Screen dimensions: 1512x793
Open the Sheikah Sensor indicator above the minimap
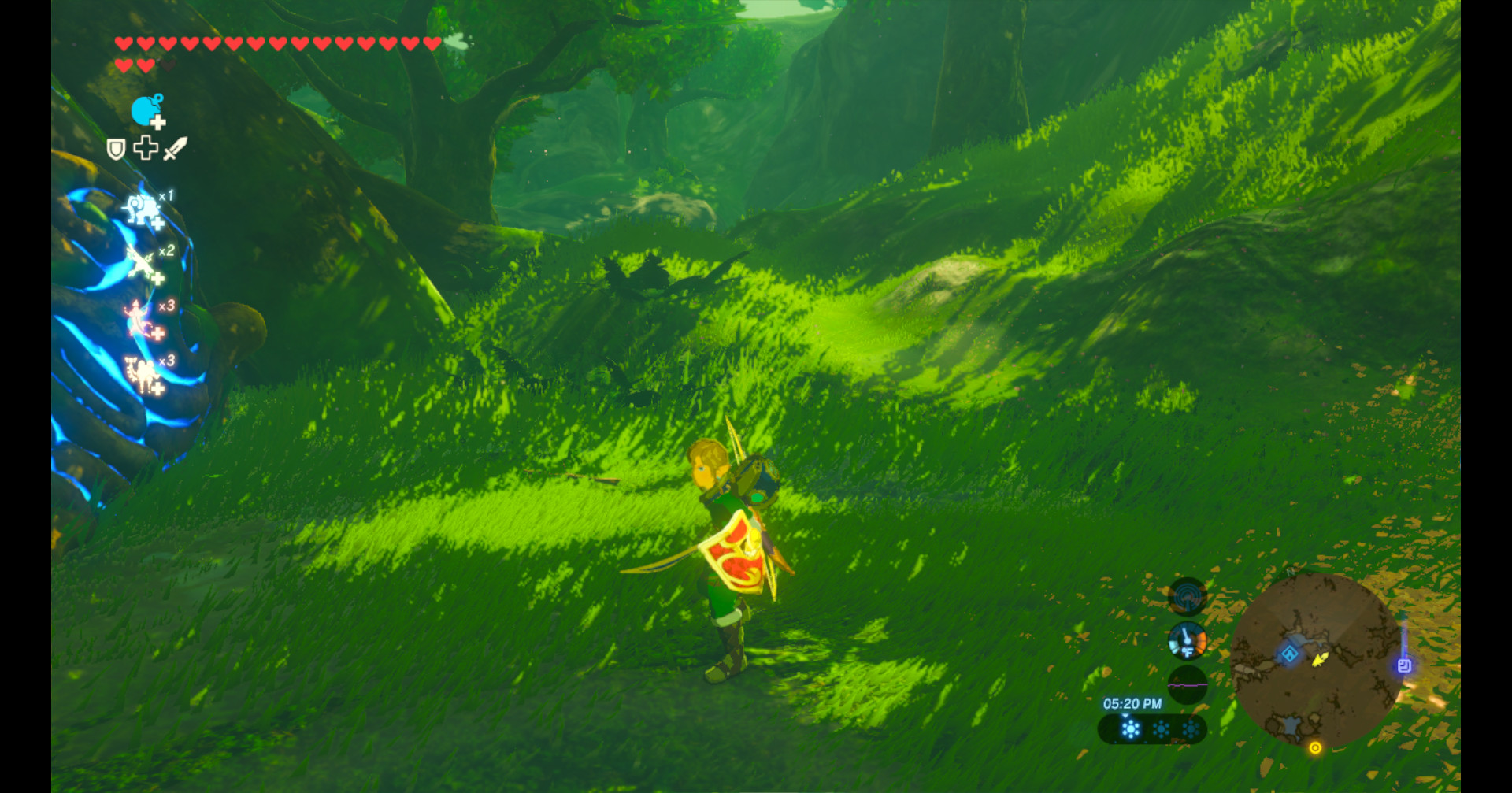[1188, 596]
